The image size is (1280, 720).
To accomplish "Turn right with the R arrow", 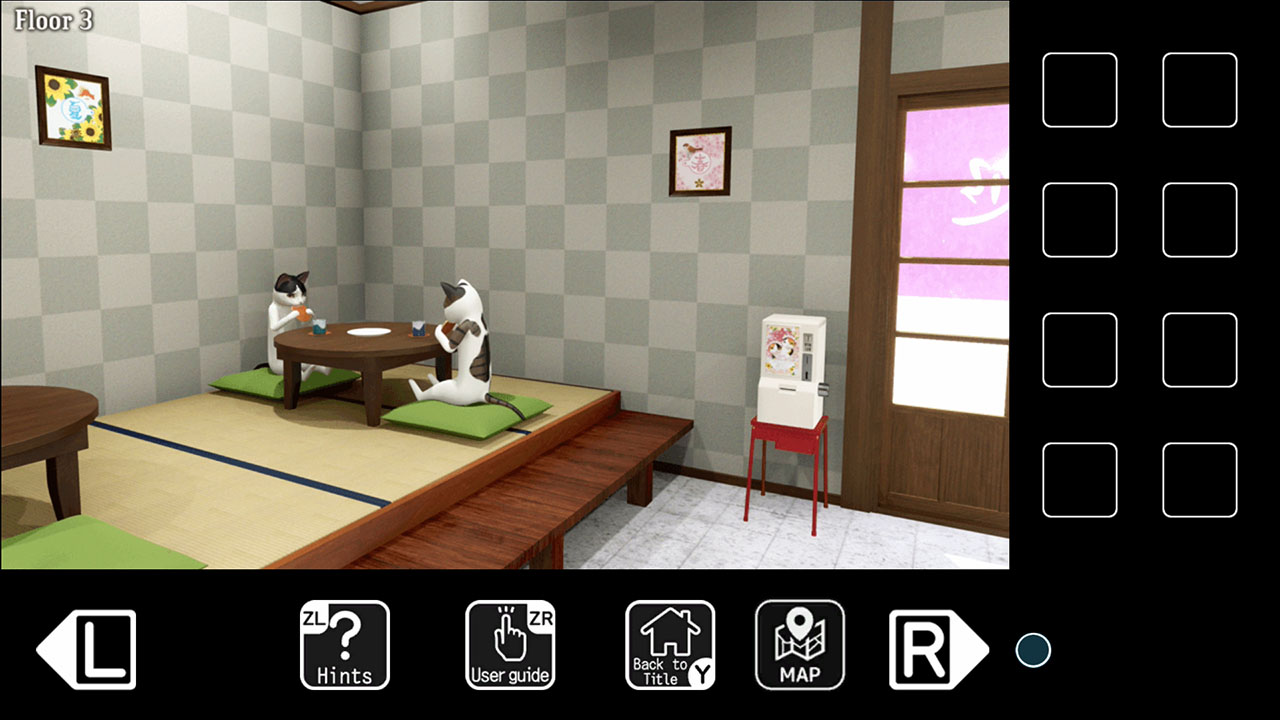I will click(935, 648).
